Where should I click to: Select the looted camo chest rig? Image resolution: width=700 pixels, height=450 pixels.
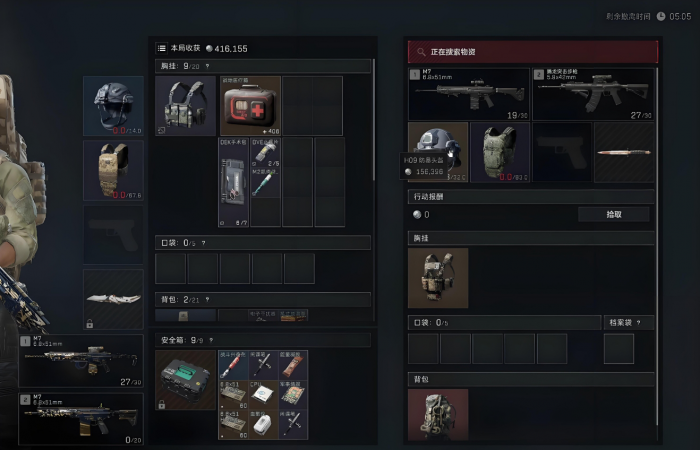[x=438, y=278]
